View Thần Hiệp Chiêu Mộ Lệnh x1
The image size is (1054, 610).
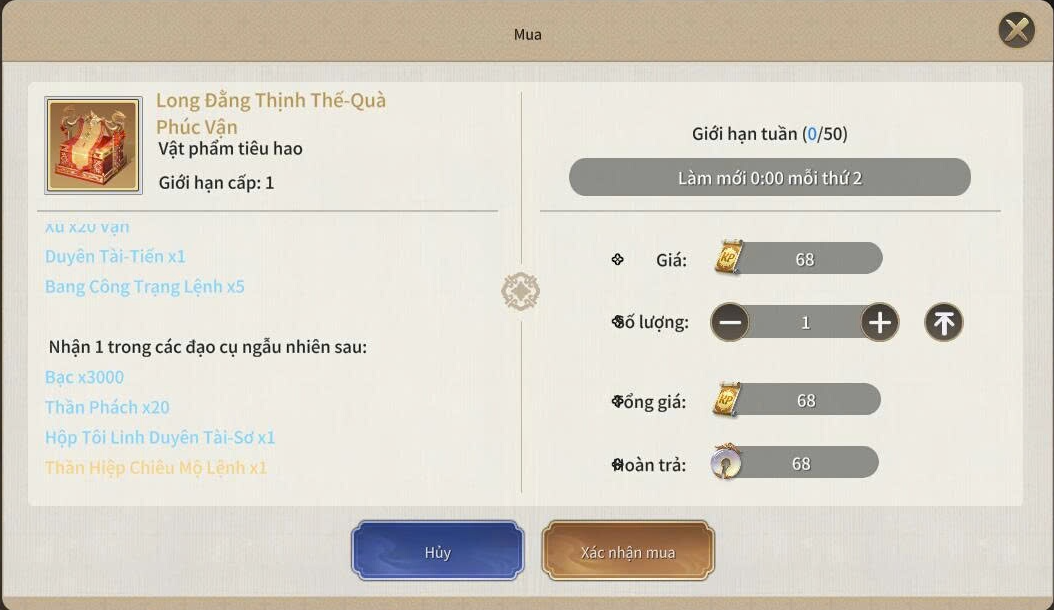coord(156,467)
